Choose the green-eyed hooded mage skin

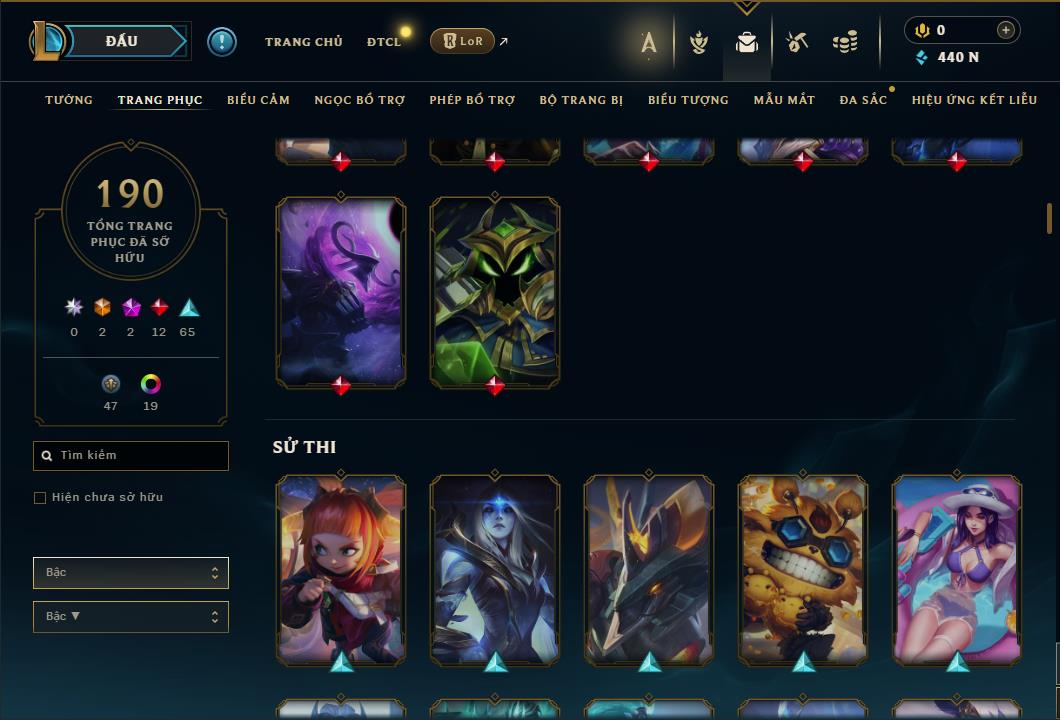495,291
